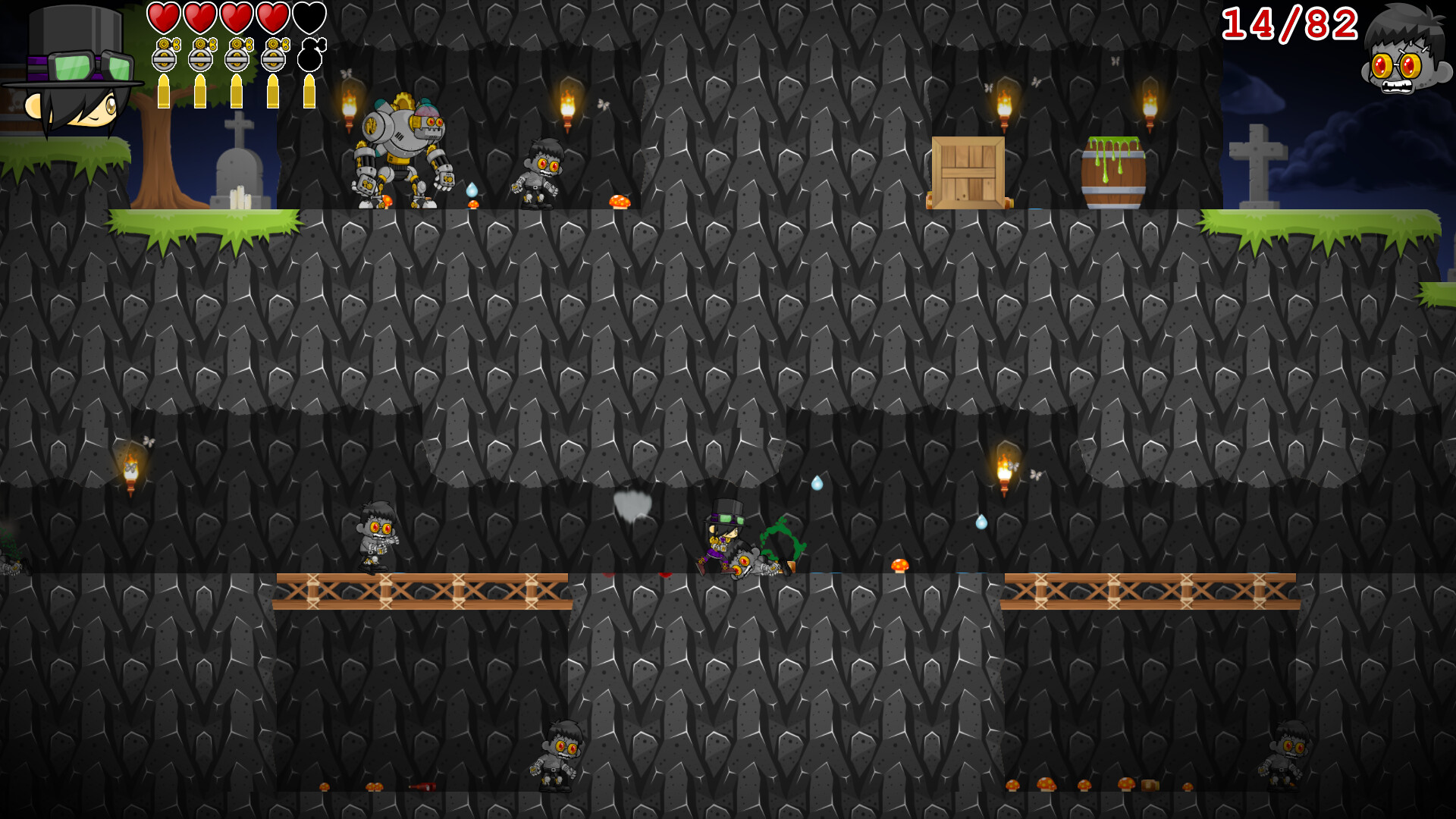Click the red mushroom near the fallen zombie

coord(899,565)
